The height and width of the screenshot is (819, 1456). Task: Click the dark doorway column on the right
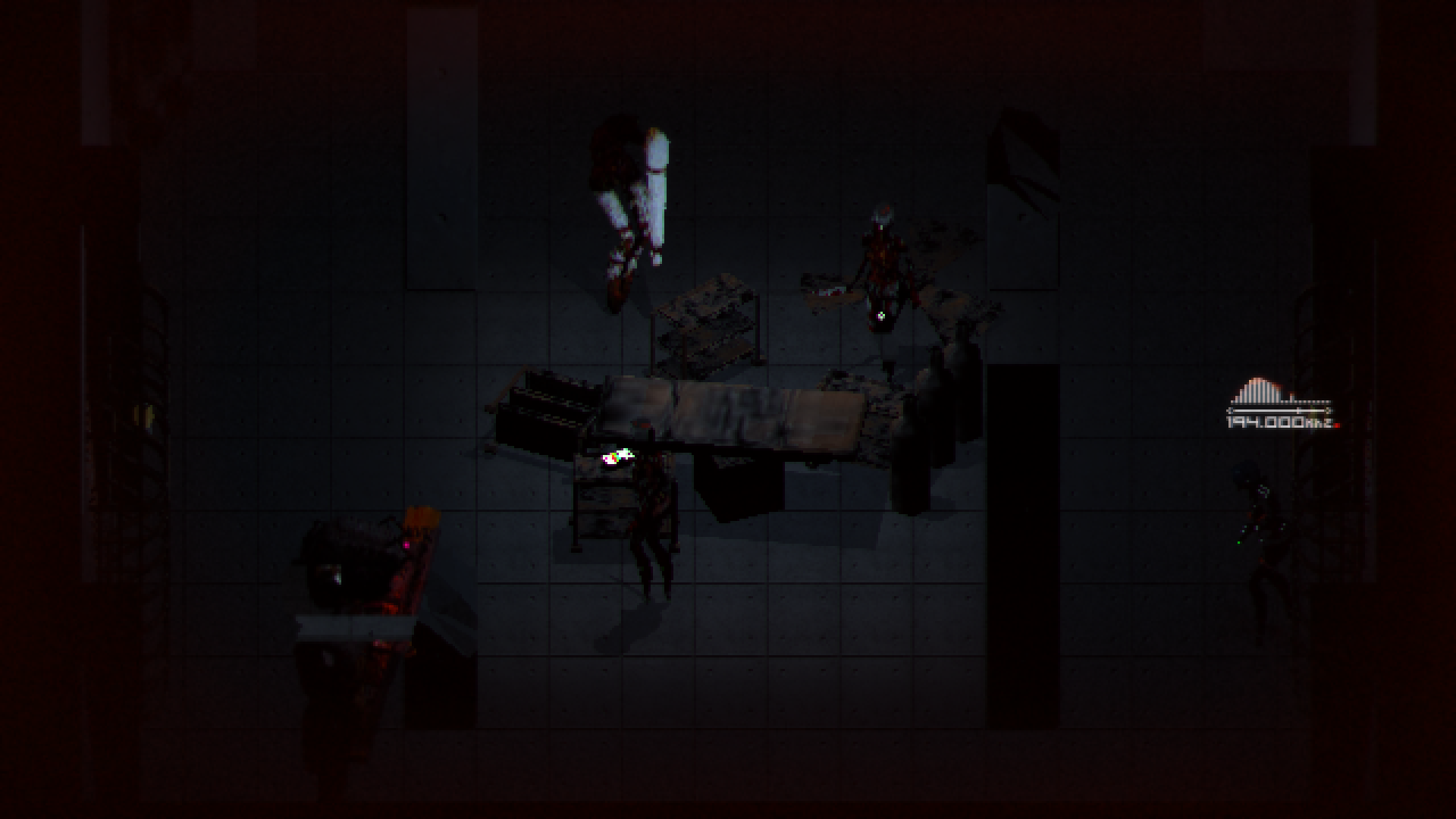pyautogui.click(x=1024, y=455)
